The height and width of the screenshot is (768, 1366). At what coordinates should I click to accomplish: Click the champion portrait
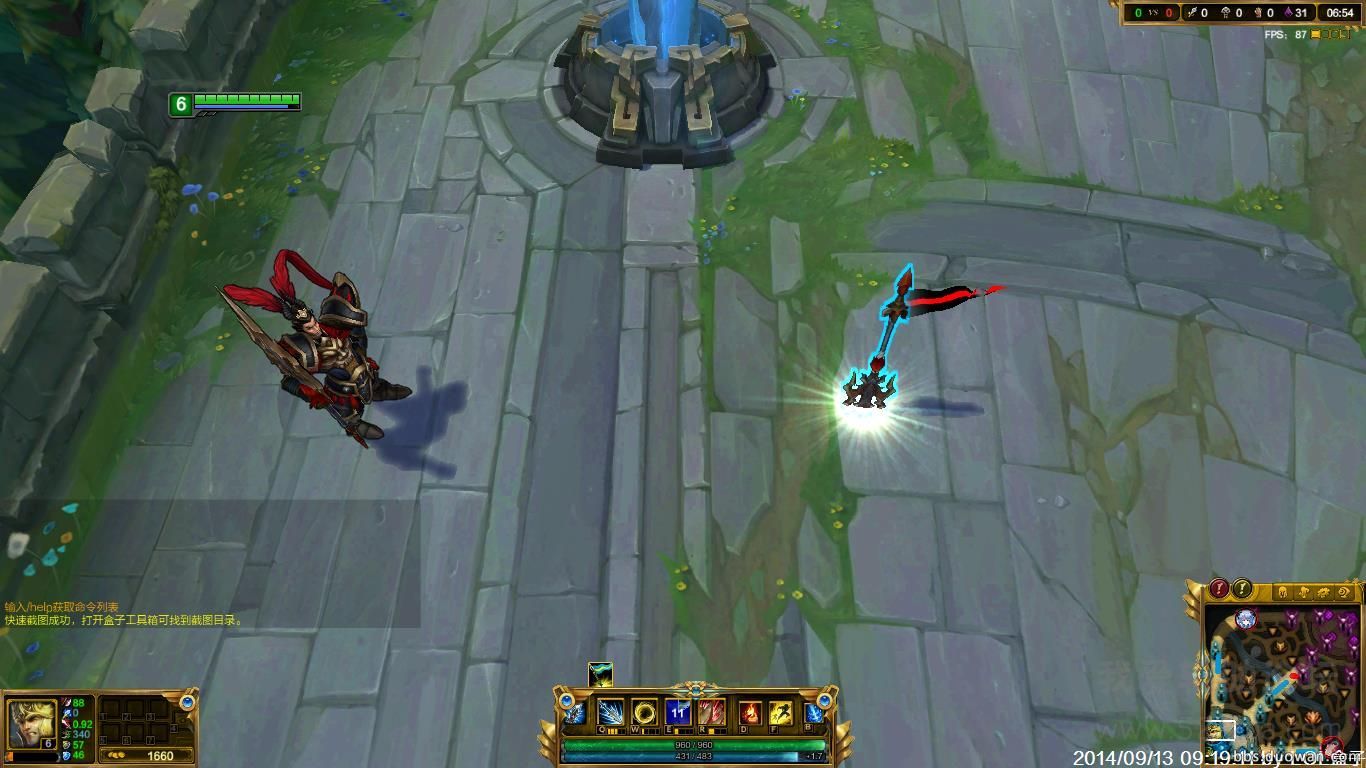[x=32, y=721]
